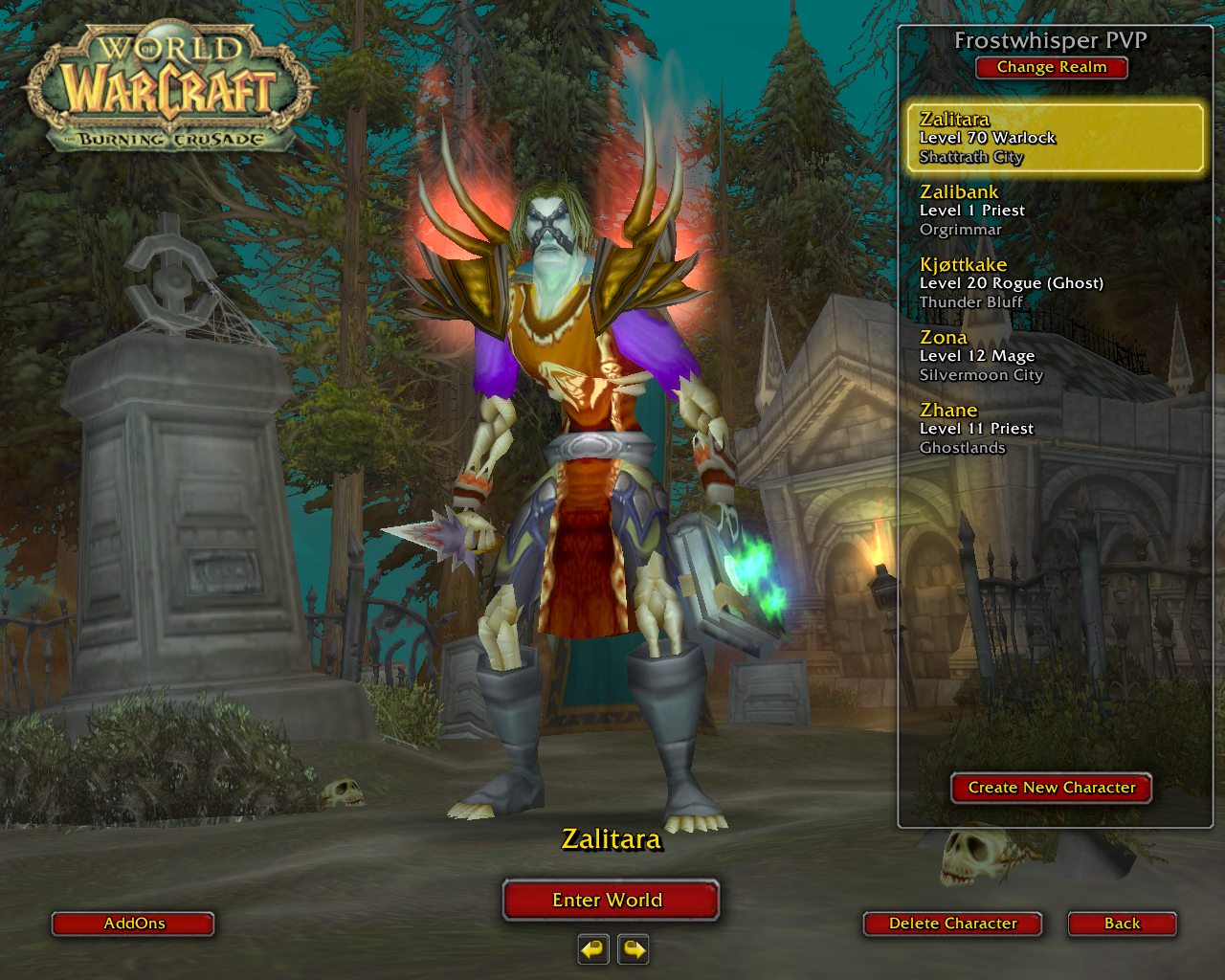The width and height of the screenshot is (1225, 980).
Task: Enter the world with Zalitara
Action: tap(610, 900)
